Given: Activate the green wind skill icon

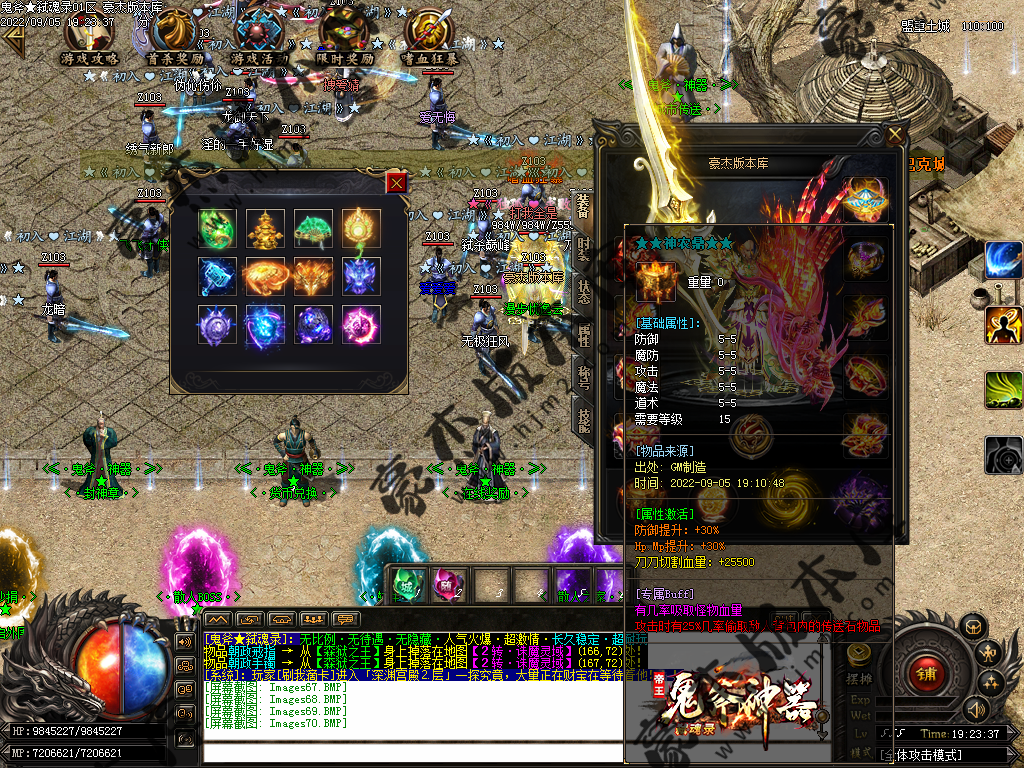Looking at the screenshot, I should coord(1003,390).
